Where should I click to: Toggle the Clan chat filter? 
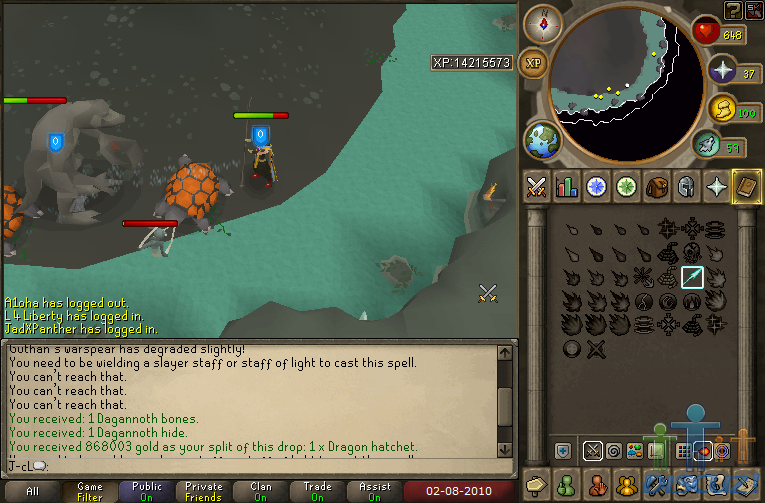tap(261, 491)
